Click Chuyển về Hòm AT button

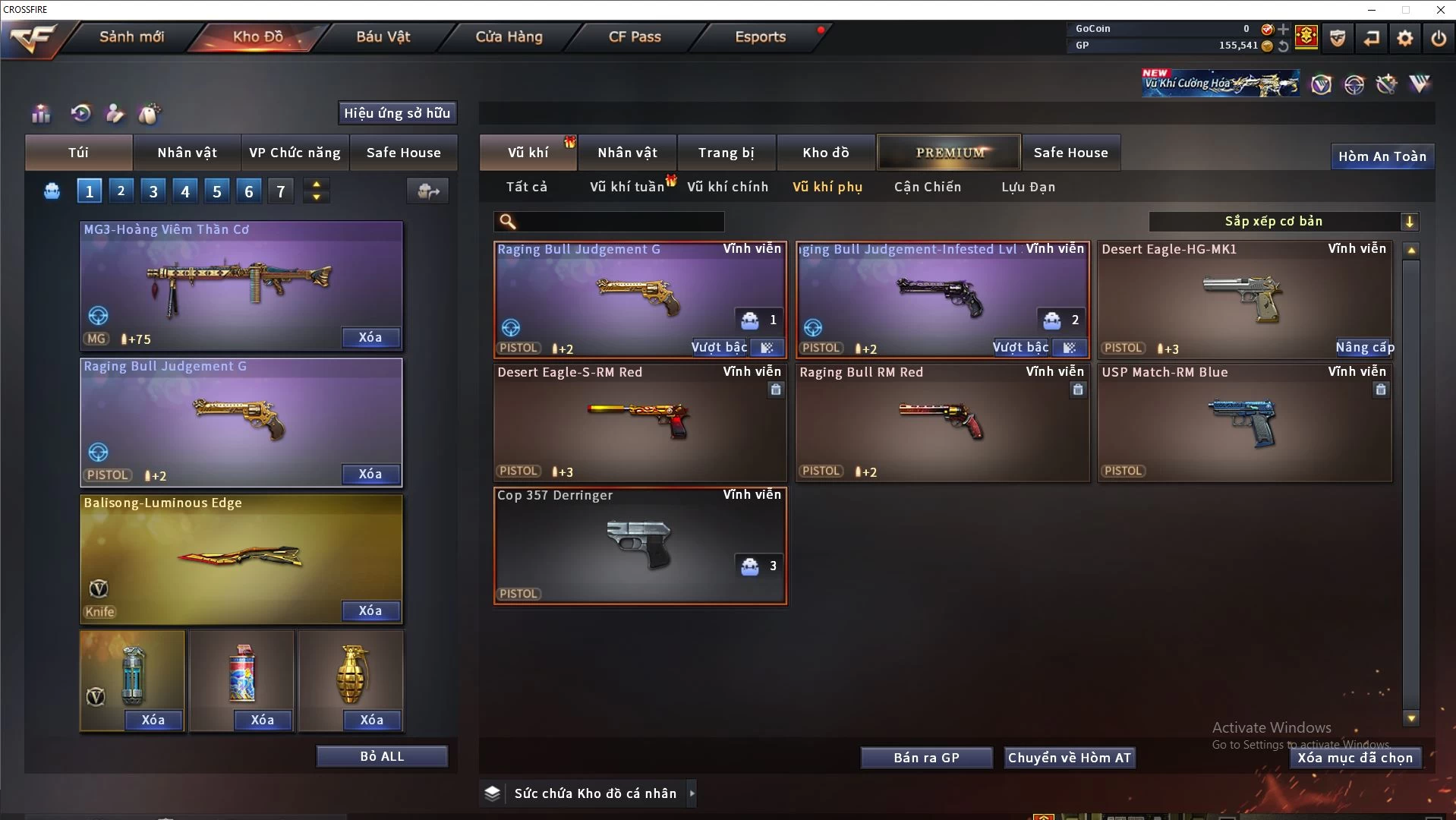pos(1069,758)
